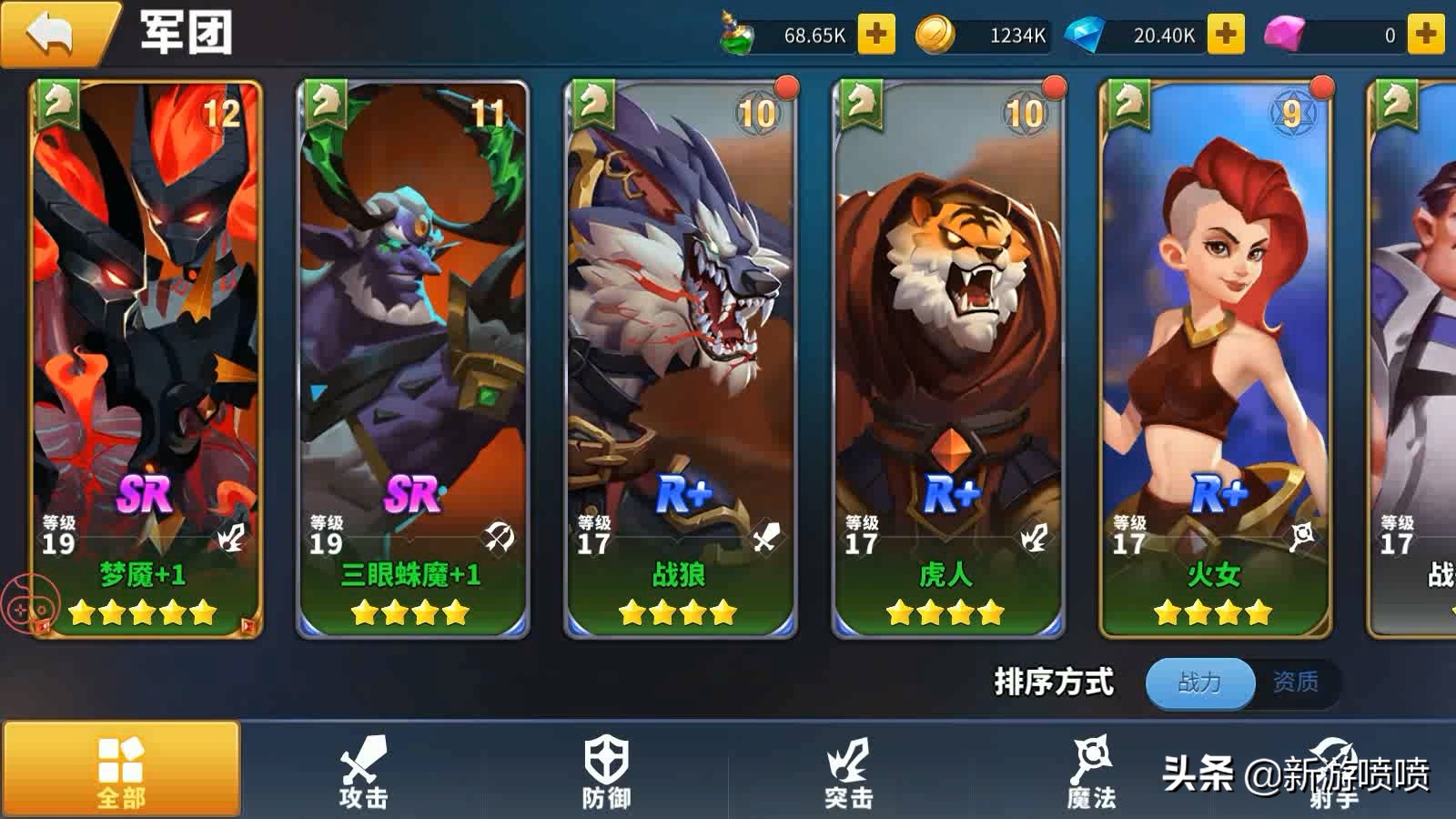Tap the back arrow icon beside 军团 title

[52, 33]
